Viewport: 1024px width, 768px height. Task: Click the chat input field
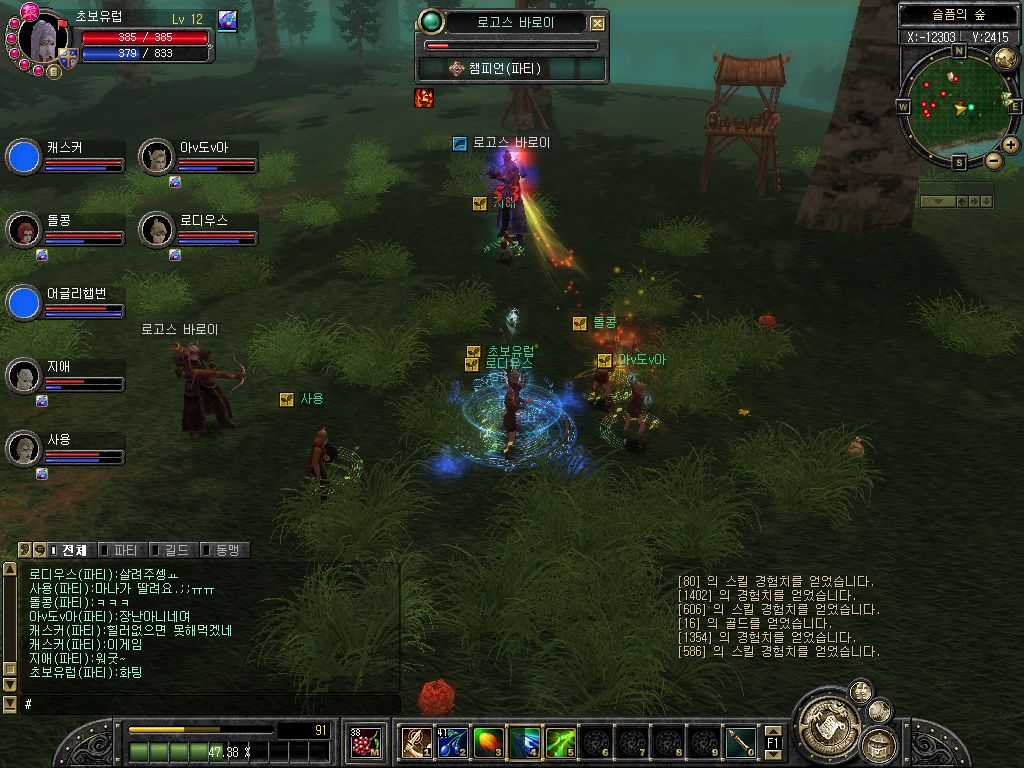pos(210,704)
